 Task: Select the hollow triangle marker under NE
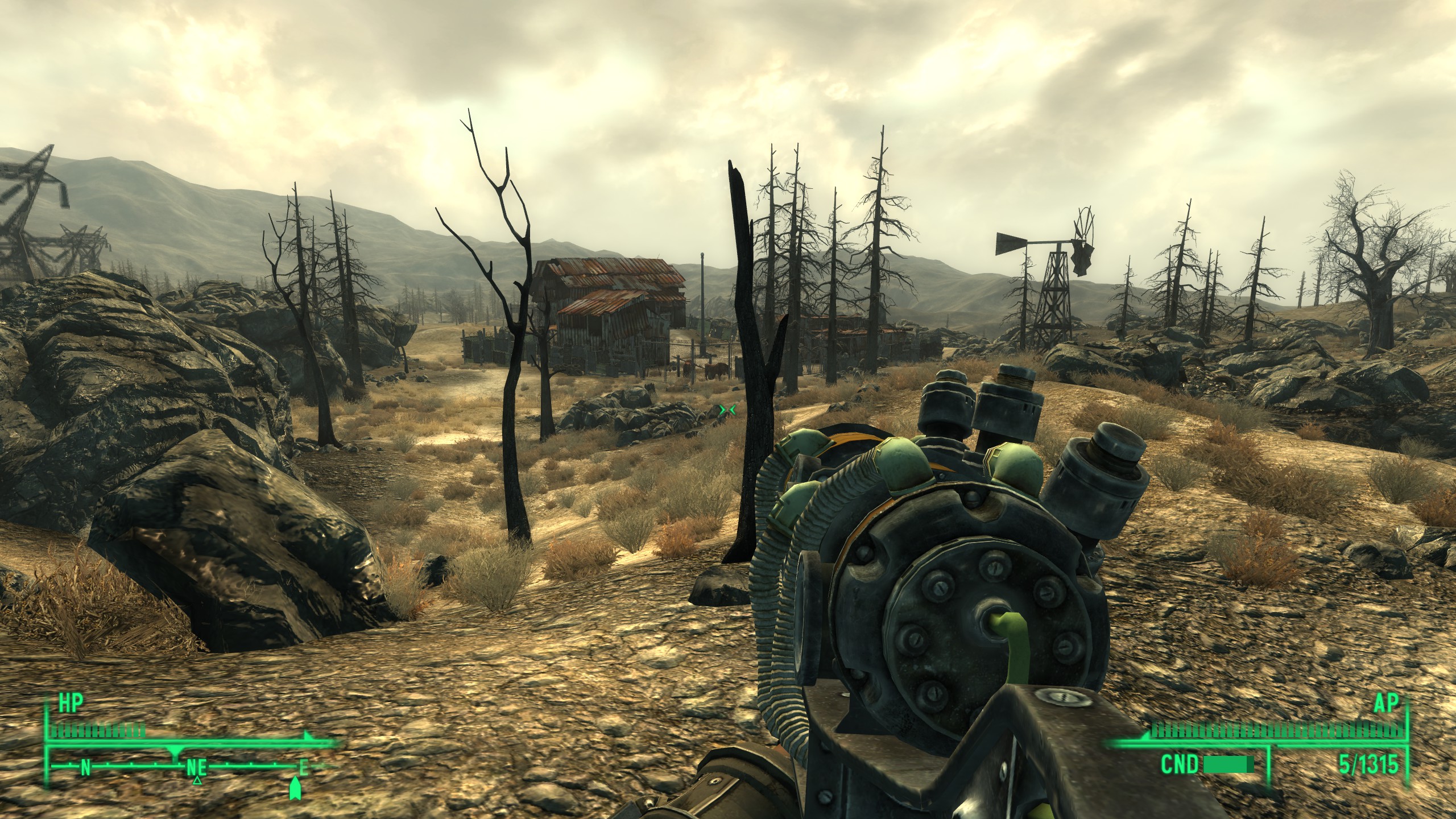click(197, 780)
